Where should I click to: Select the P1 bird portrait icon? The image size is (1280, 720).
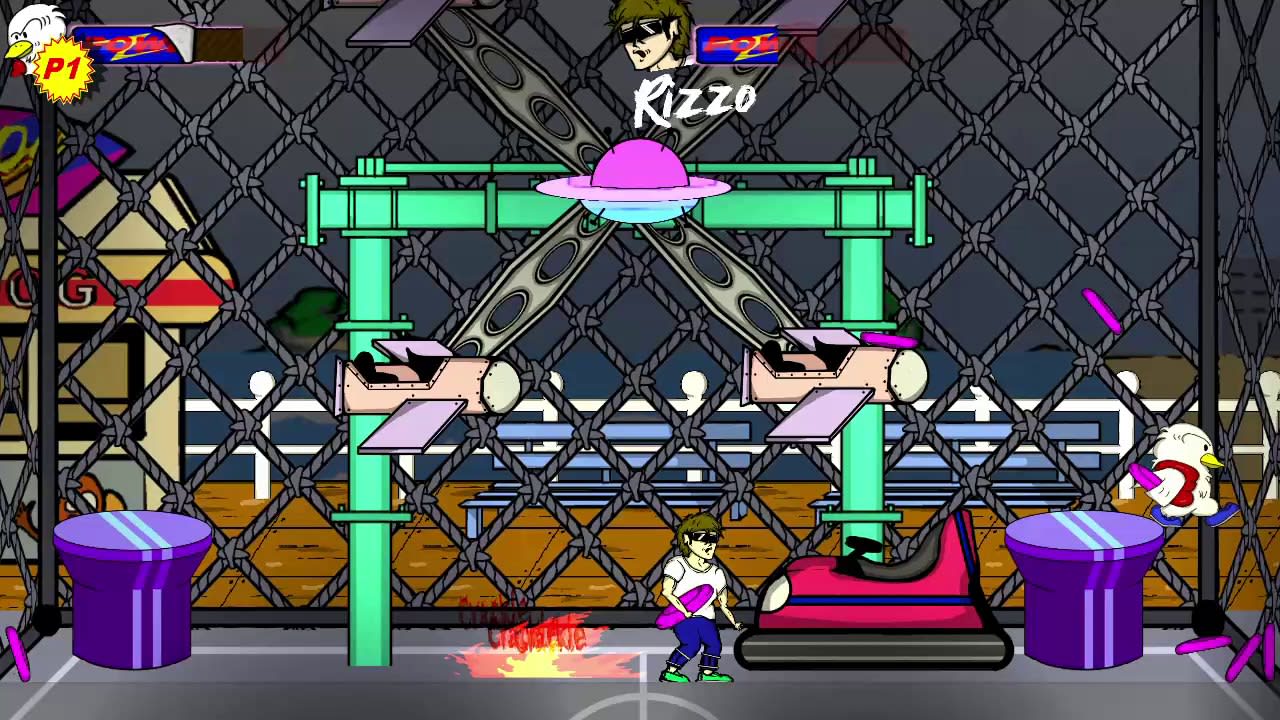tap(35, 30)
